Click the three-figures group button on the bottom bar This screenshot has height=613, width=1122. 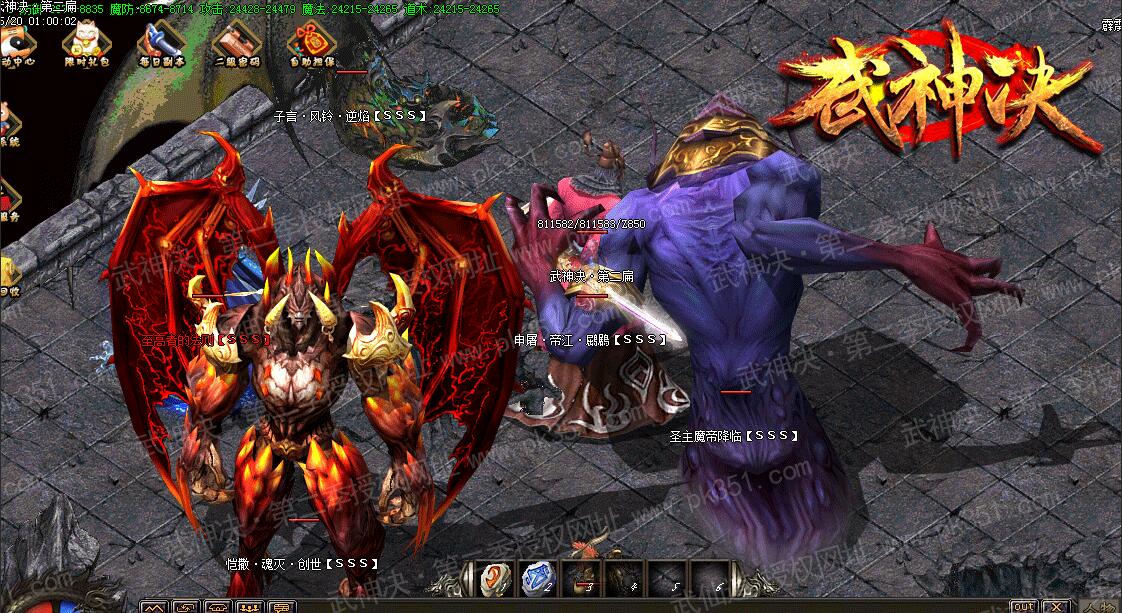(x=250, y=606)
